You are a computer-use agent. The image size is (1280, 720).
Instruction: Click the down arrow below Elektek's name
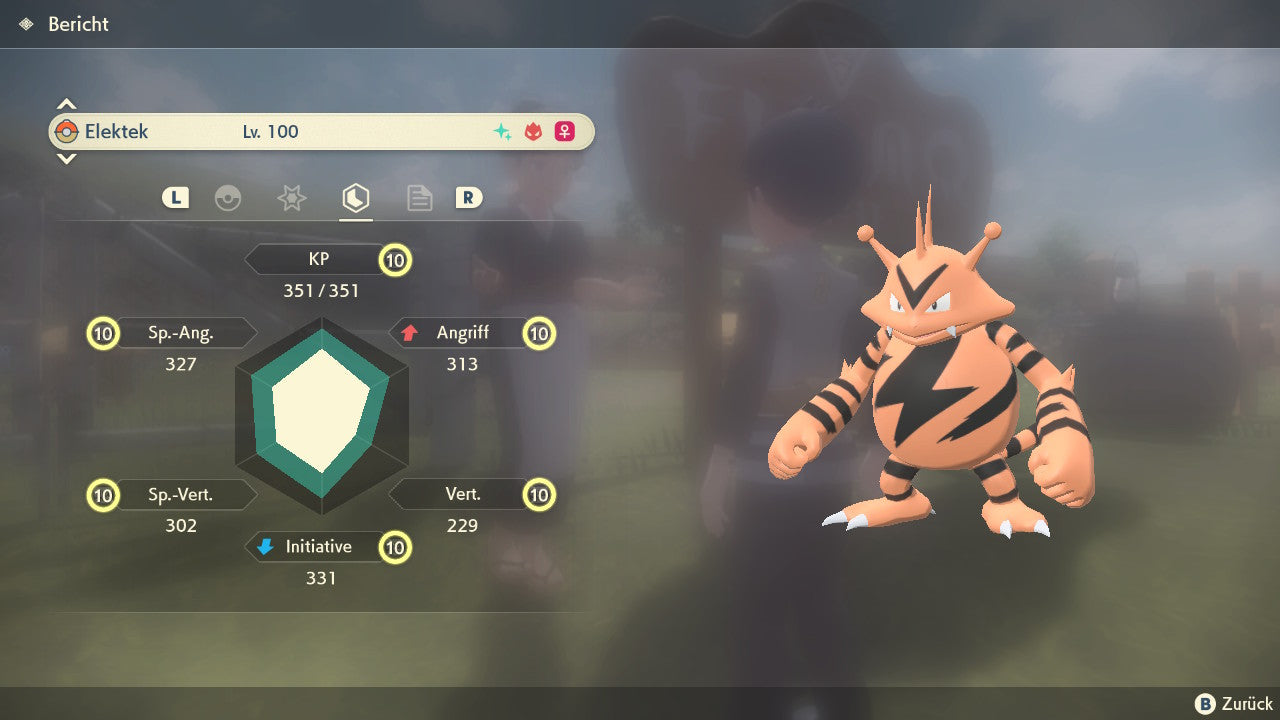pos(66,158)
